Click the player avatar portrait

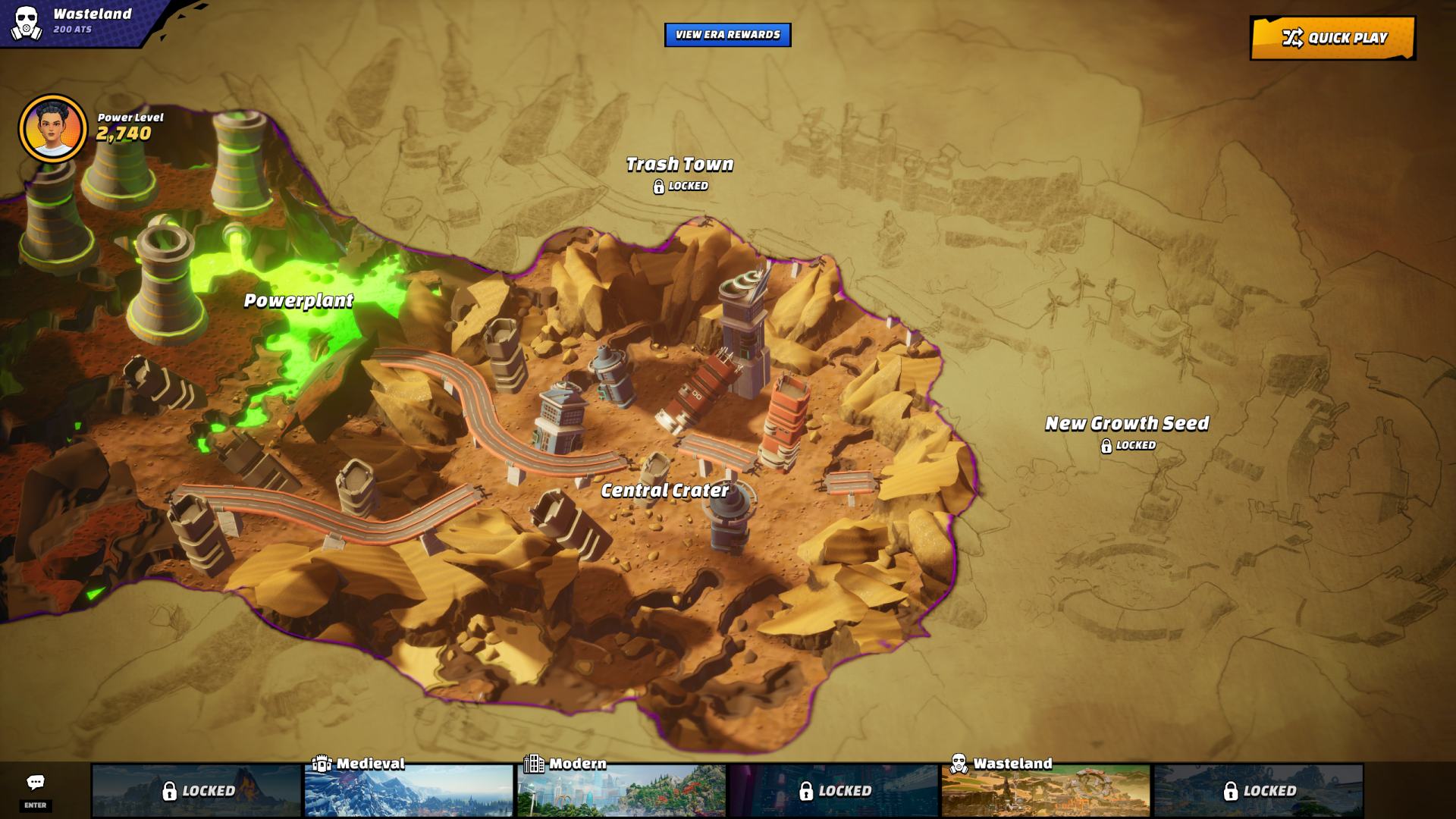[53, 129]
